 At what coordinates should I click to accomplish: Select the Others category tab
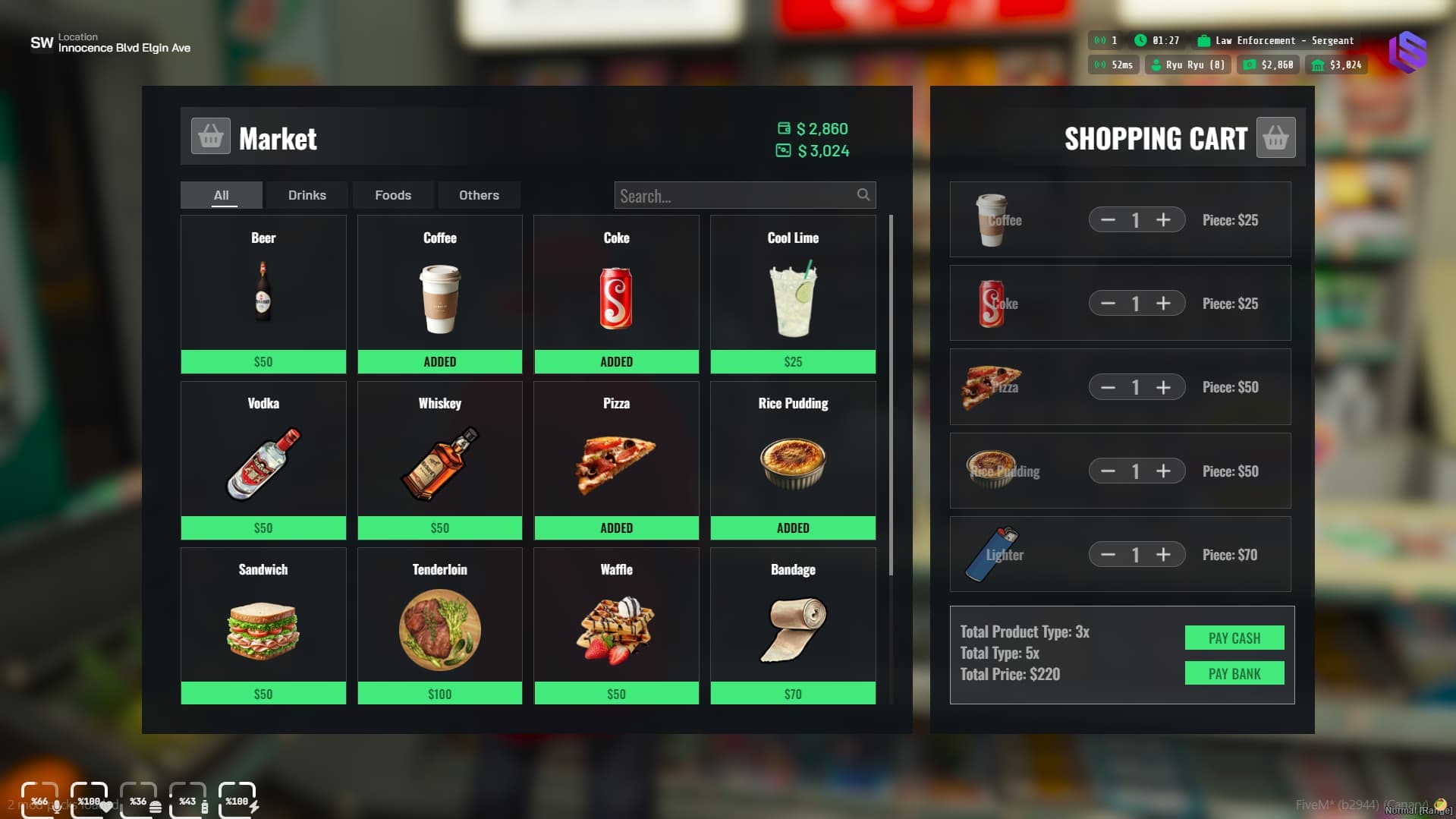tap(479, 195)
